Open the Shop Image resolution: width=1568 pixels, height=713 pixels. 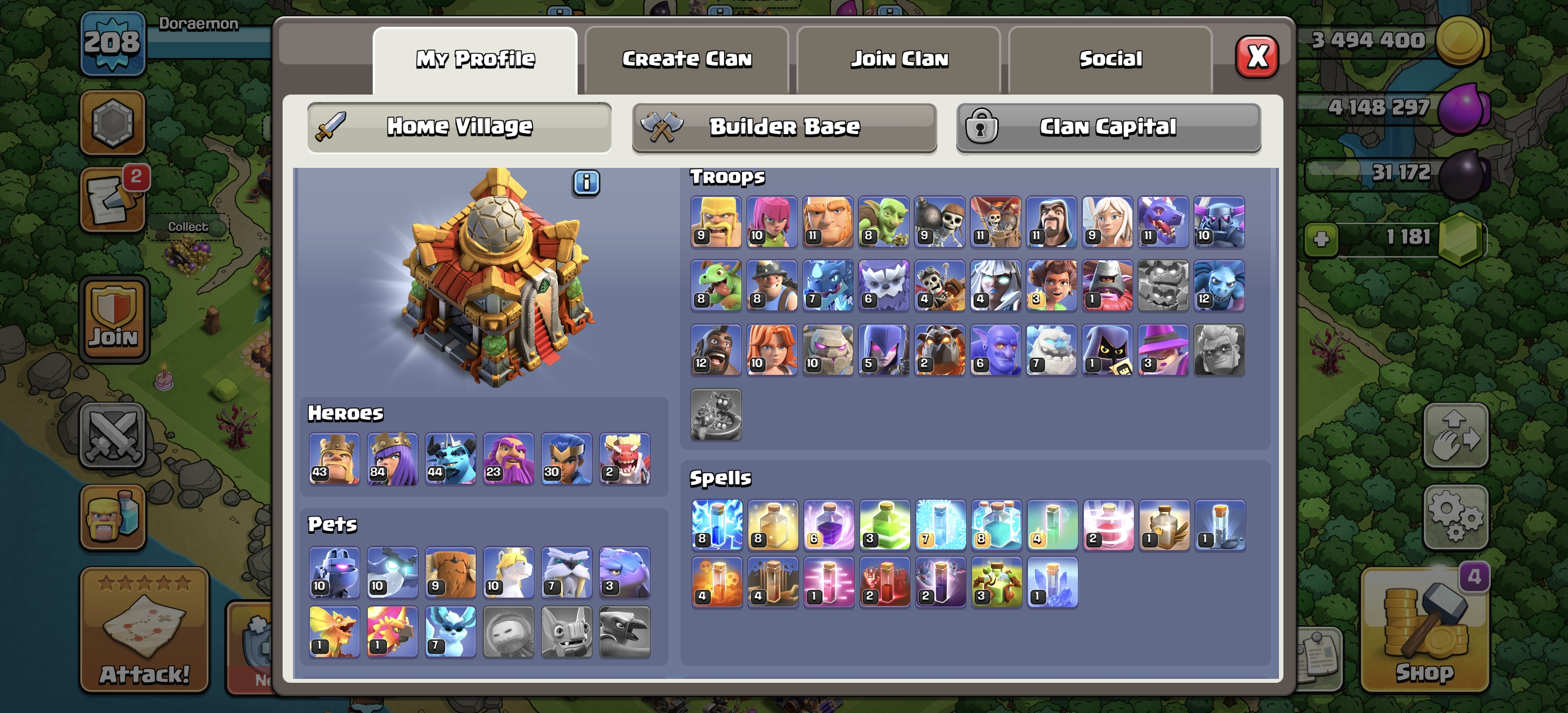(1424, 630)
